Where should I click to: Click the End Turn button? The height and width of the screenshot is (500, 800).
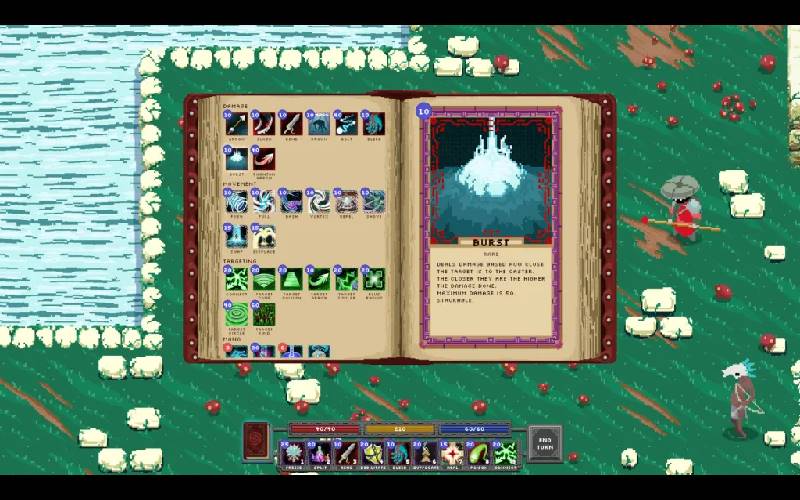click(x=545, y=443)
